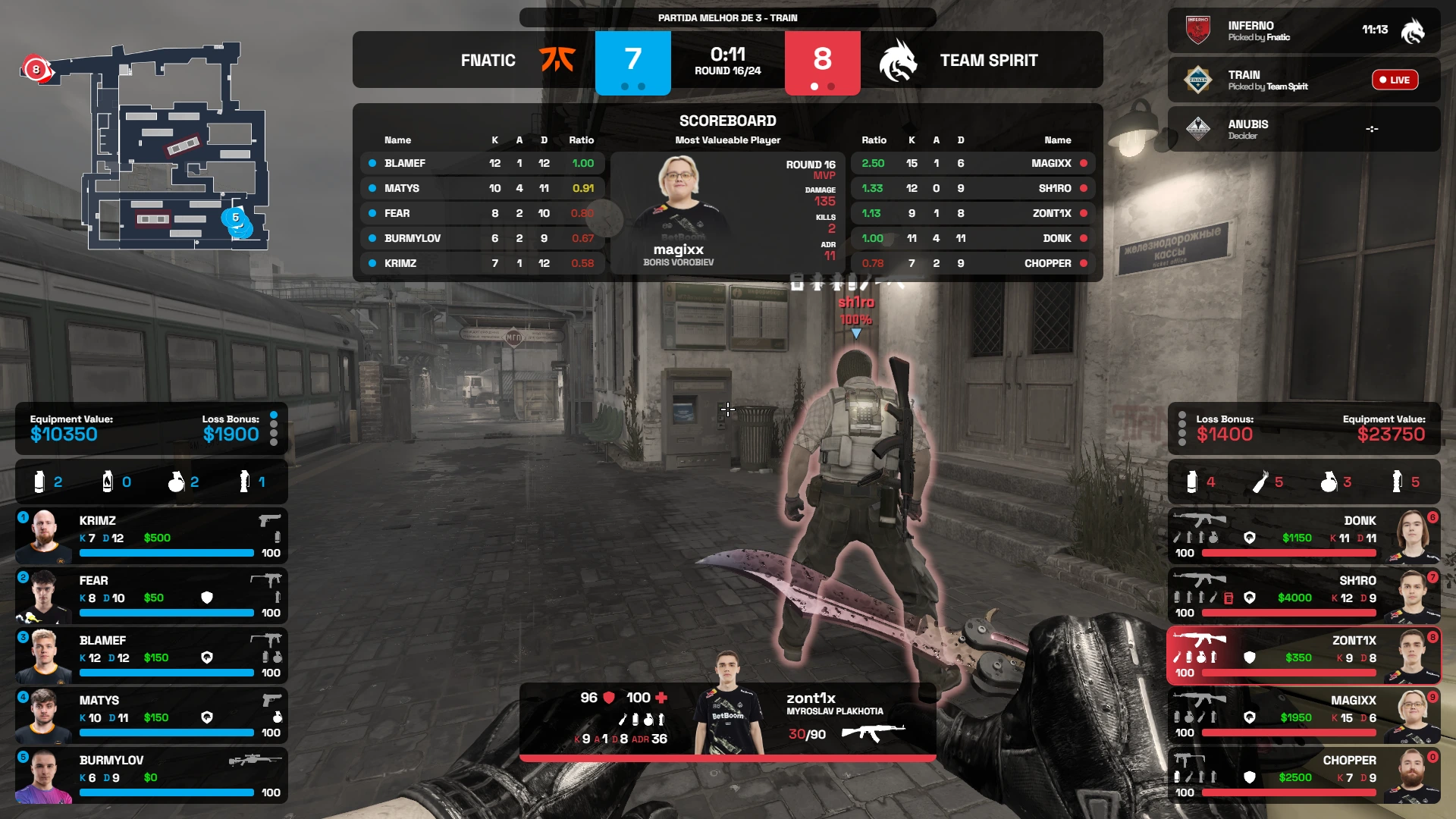
Task: Select SH1RO's player card
Action: (1304, 596)
